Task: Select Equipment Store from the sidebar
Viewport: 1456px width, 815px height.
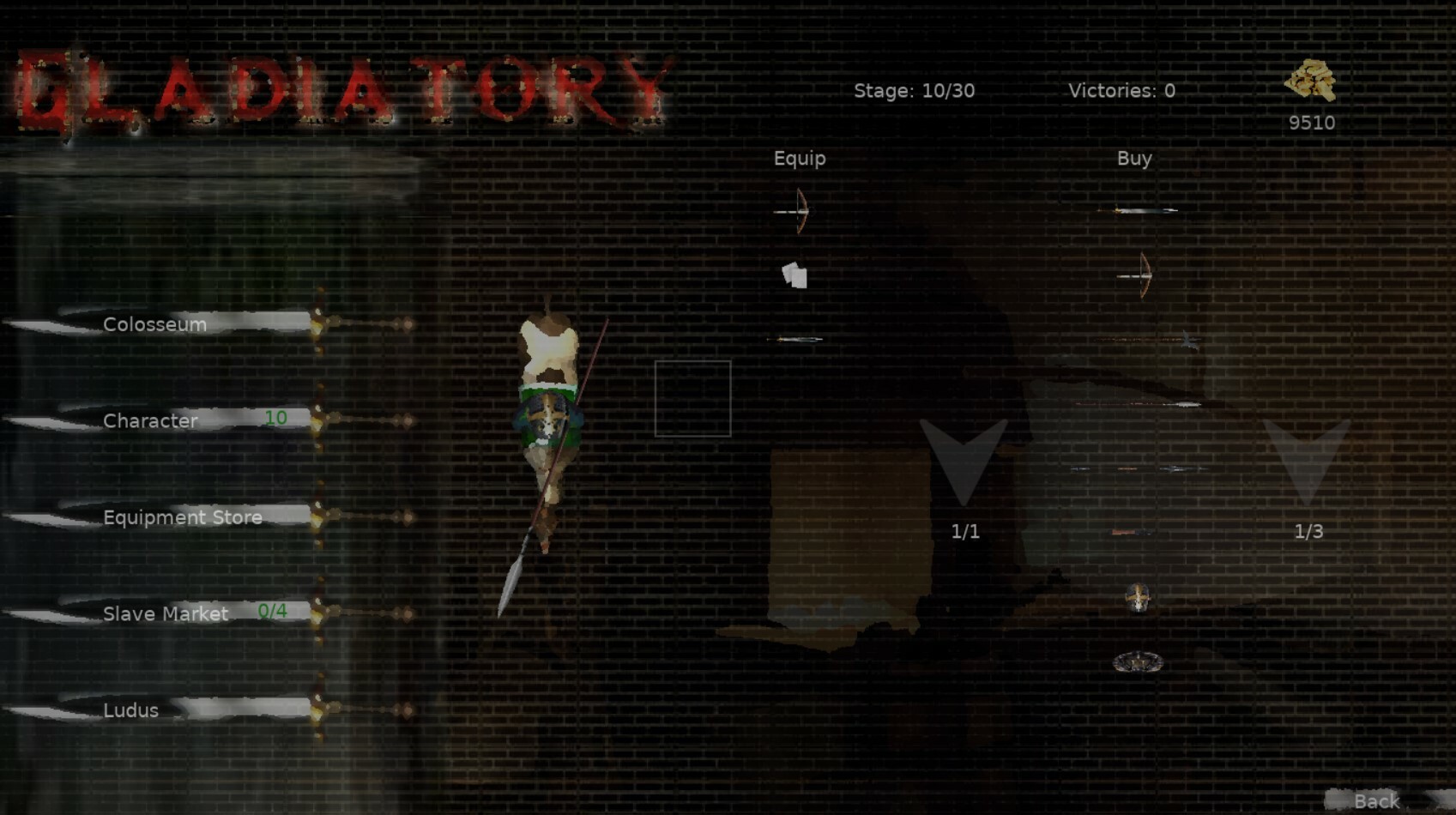Action: point(182,517)
